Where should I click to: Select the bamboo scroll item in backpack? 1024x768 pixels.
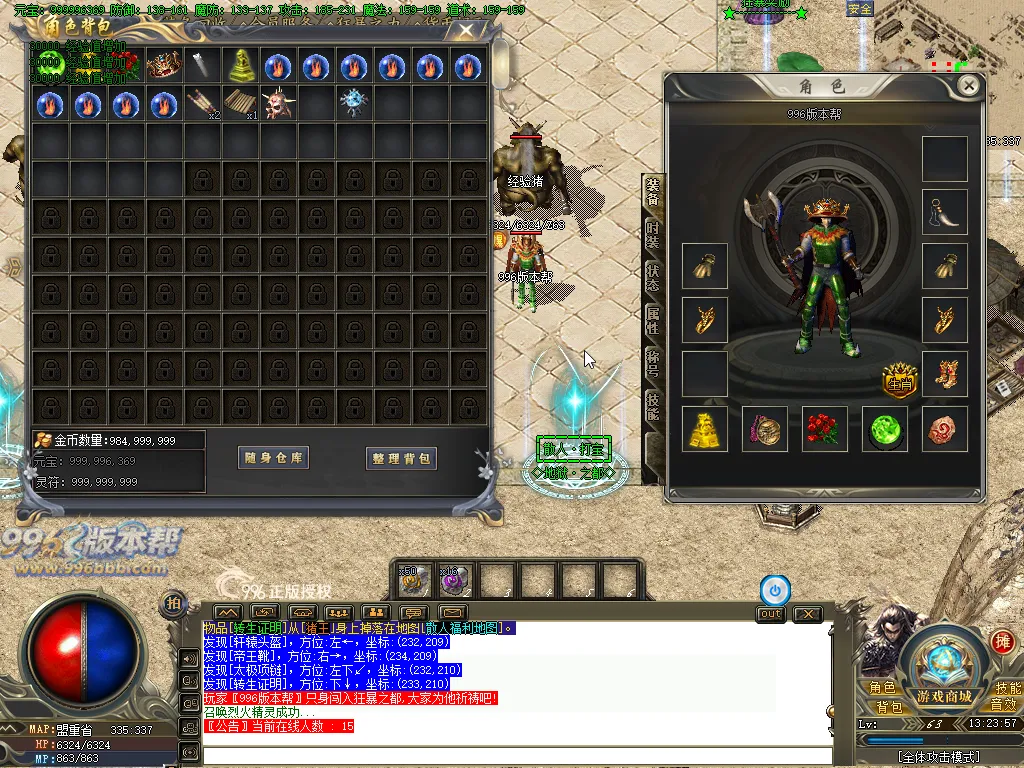point(237,104)
